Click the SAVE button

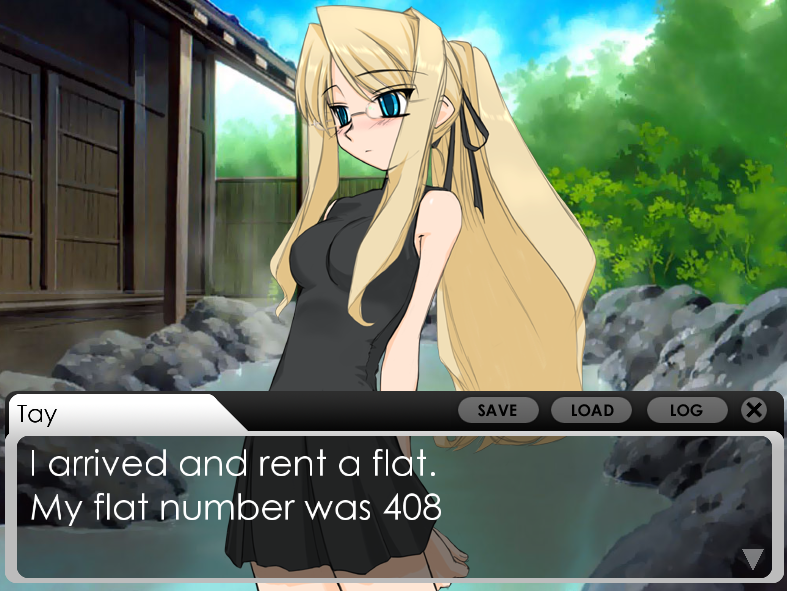pos(498,410)
